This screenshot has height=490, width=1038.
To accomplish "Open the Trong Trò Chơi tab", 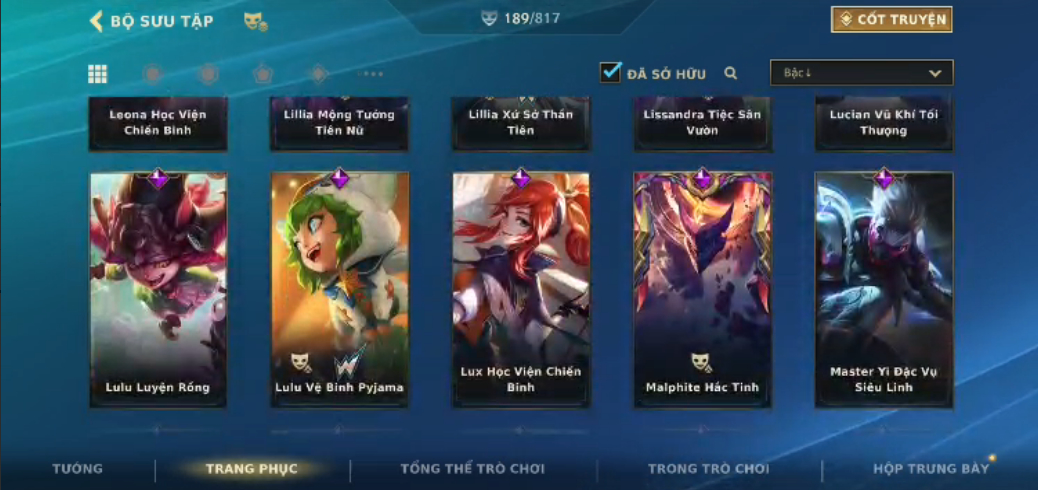I will coord(708,468).
